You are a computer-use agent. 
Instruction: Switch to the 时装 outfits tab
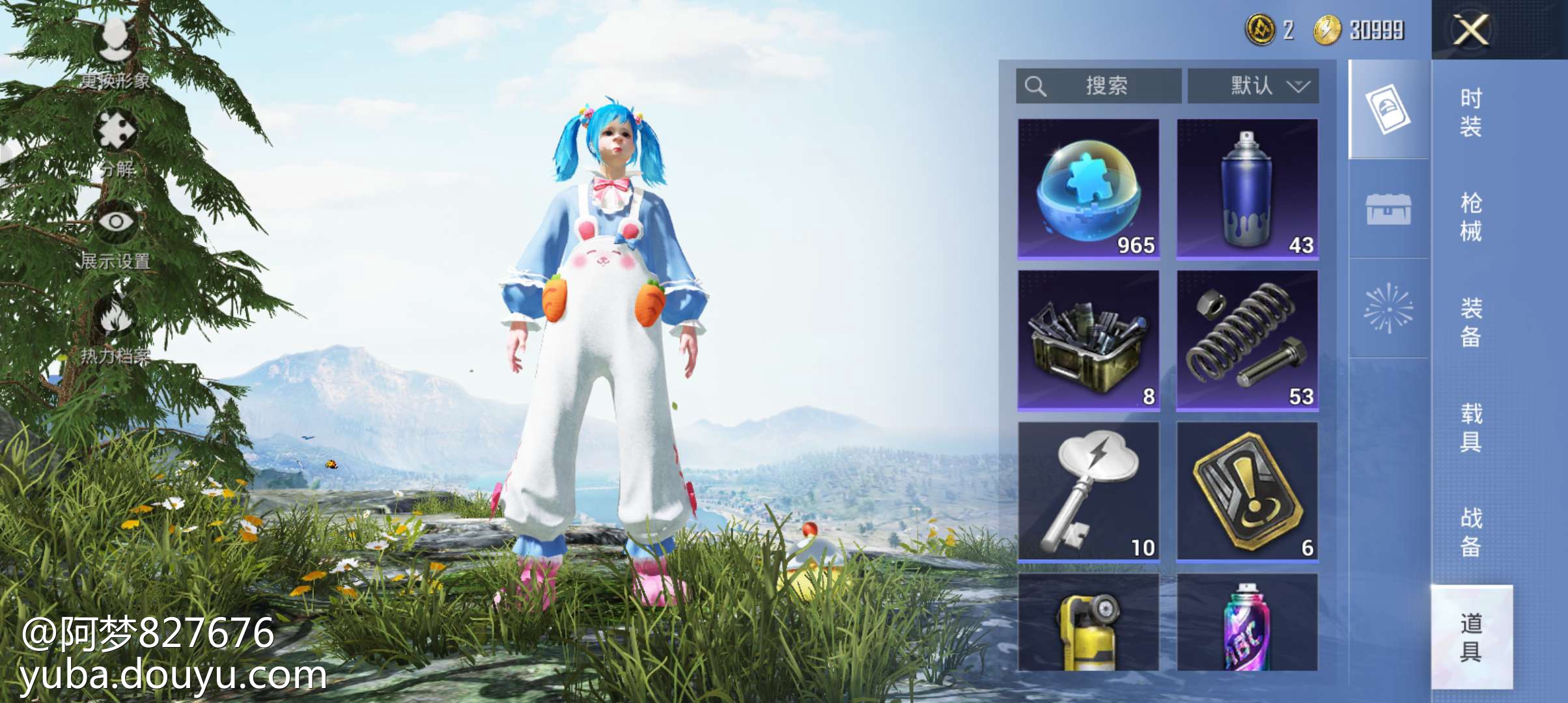[1470, 112]
